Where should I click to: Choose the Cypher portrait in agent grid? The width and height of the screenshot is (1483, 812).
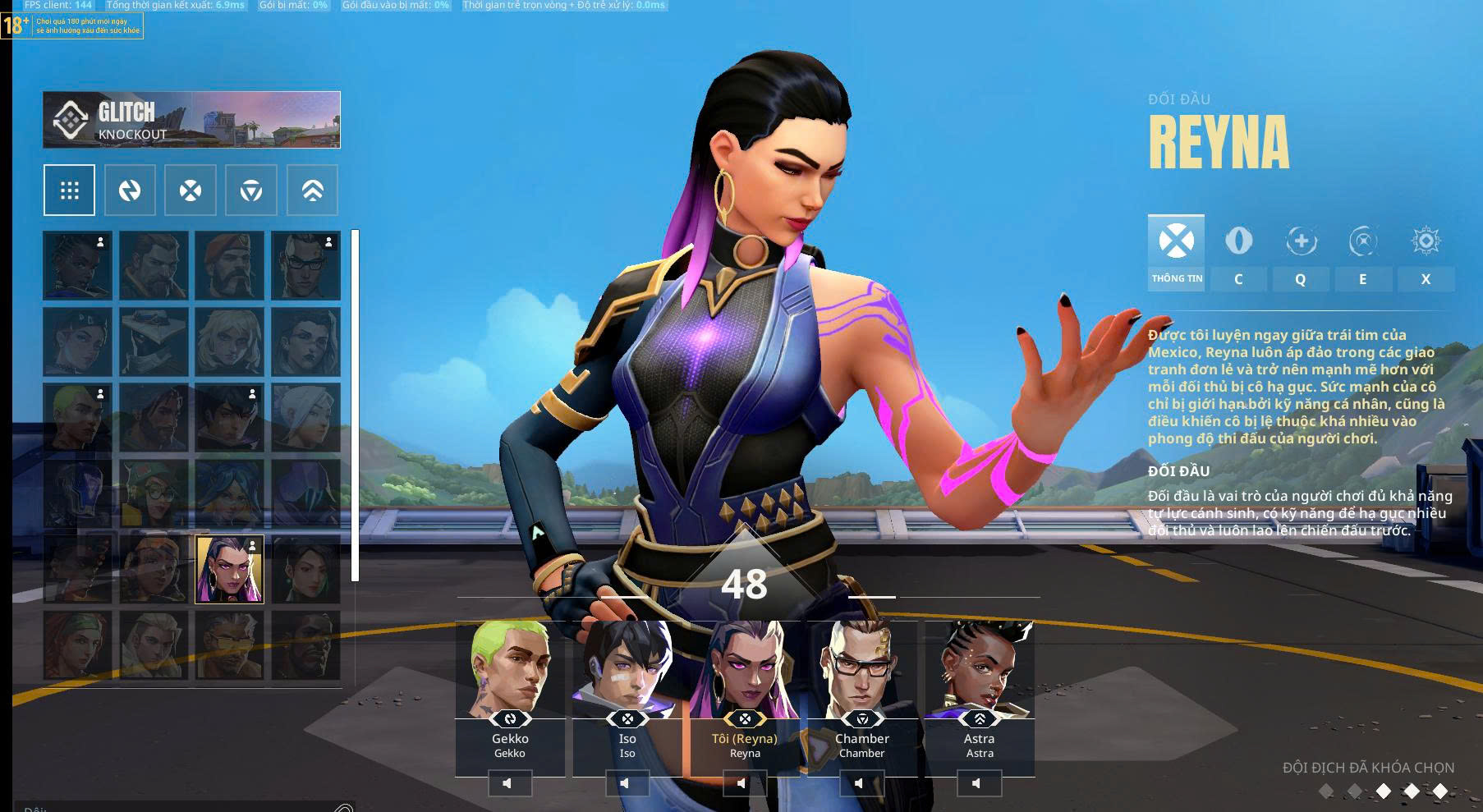(x=154, y=342)
